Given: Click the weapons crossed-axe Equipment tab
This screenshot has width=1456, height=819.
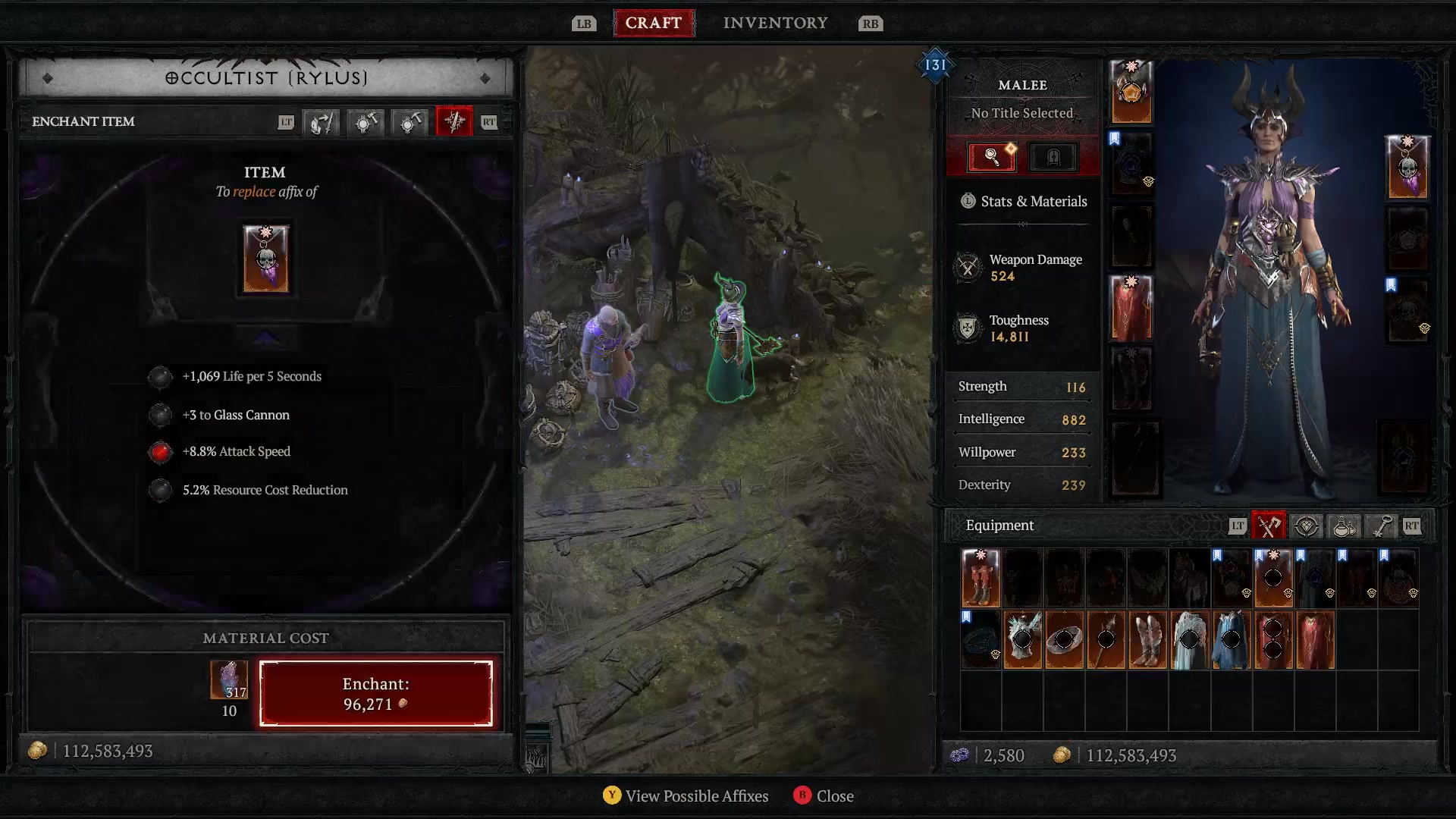Looking at the screenshot, I should pos(1268,526).
